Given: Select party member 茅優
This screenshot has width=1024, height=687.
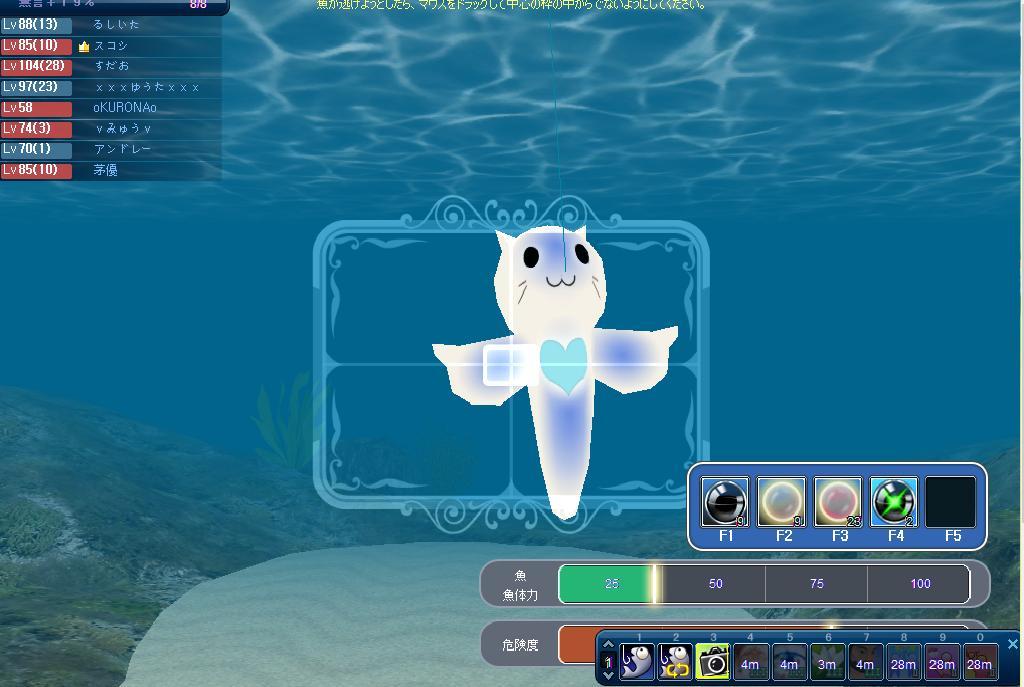Looking at the screenshot, I should [105, 170].
